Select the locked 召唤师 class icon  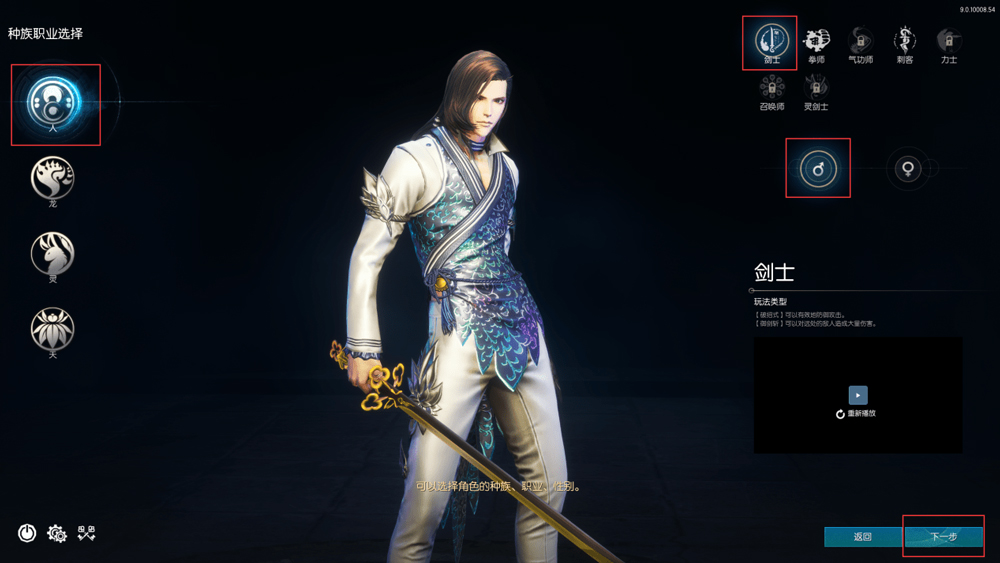771,88
